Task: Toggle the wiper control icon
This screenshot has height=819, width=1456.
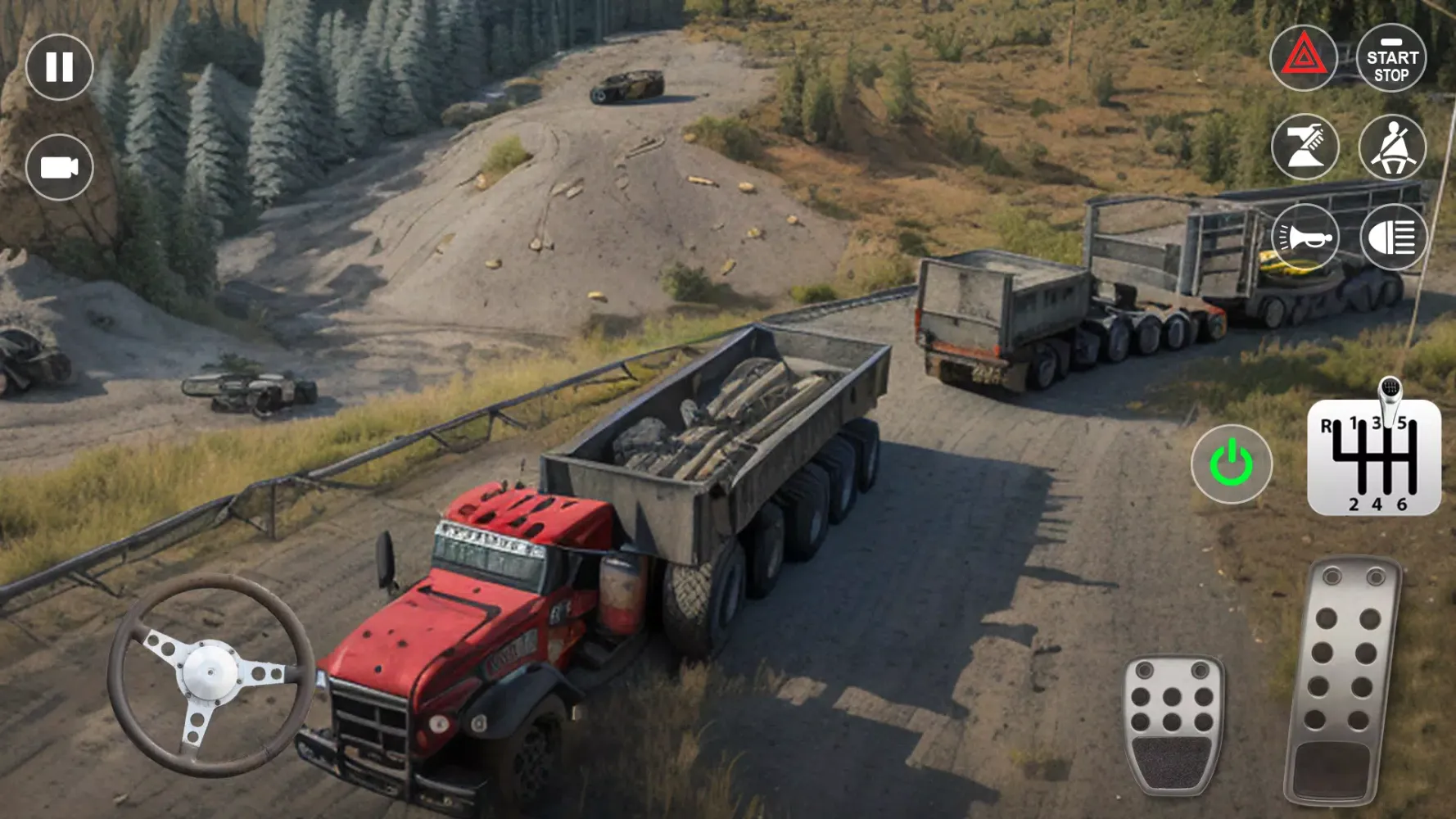Action: pos(1305,147)
